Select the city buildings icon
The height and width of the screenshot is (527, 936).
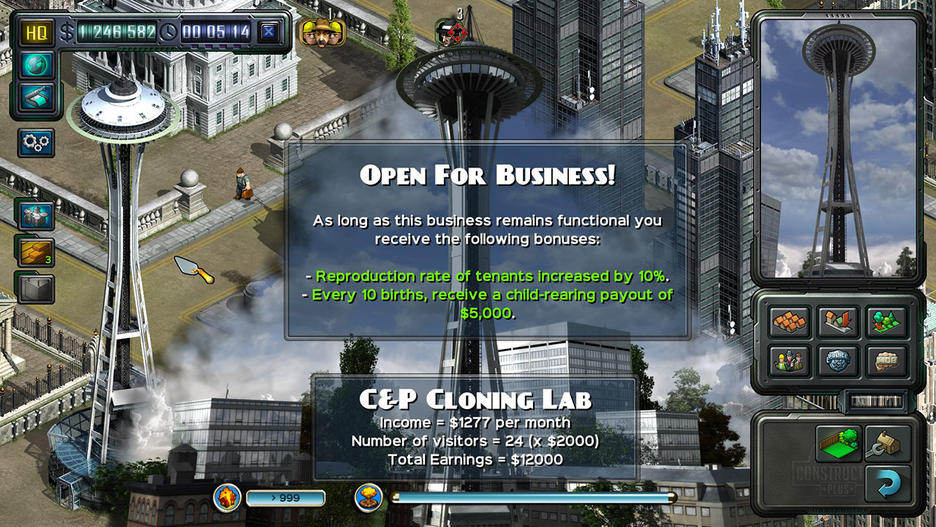coord(36,215)
